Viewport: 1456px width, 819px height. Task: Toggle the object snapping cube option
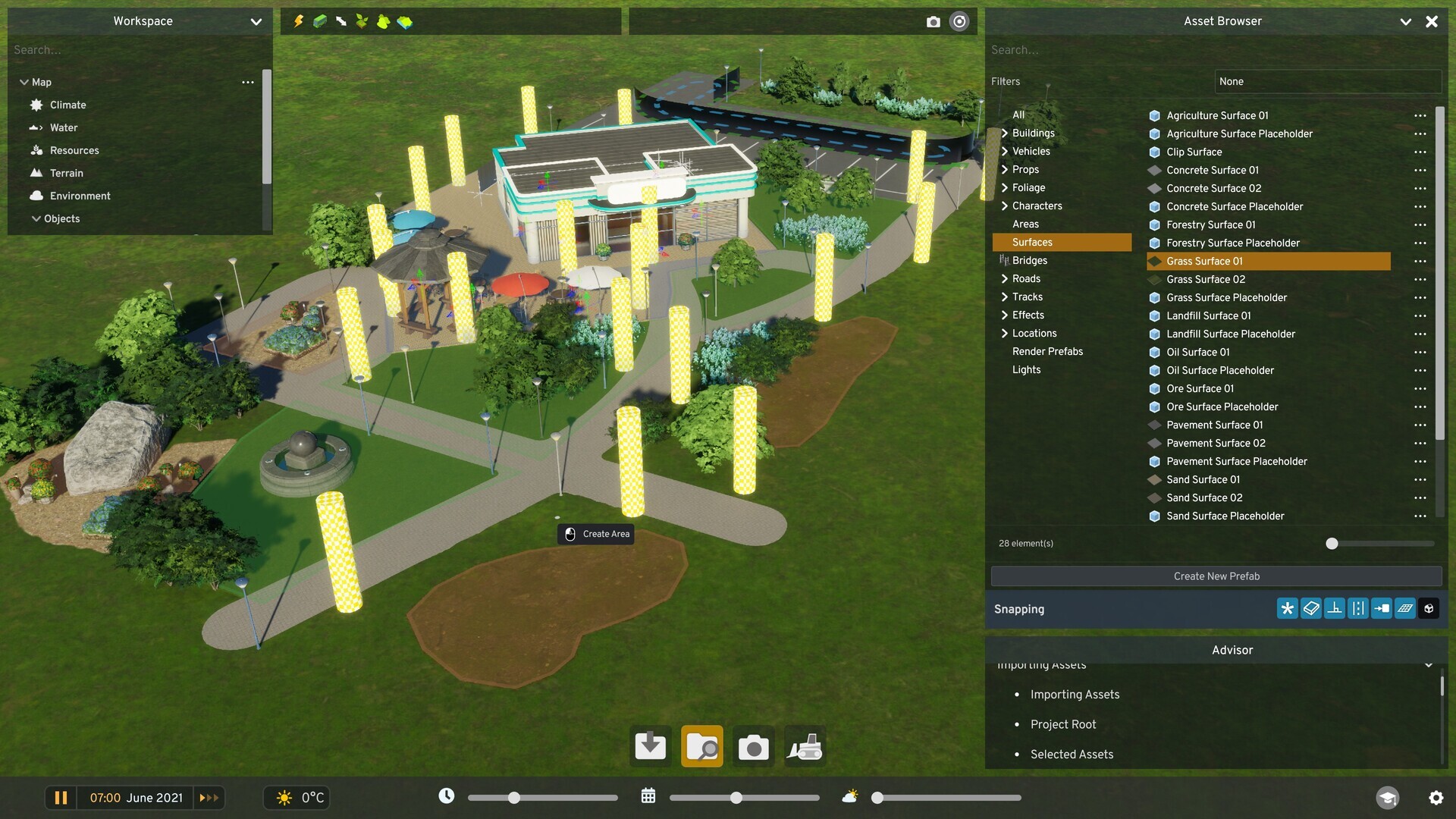coord(1429,608)
